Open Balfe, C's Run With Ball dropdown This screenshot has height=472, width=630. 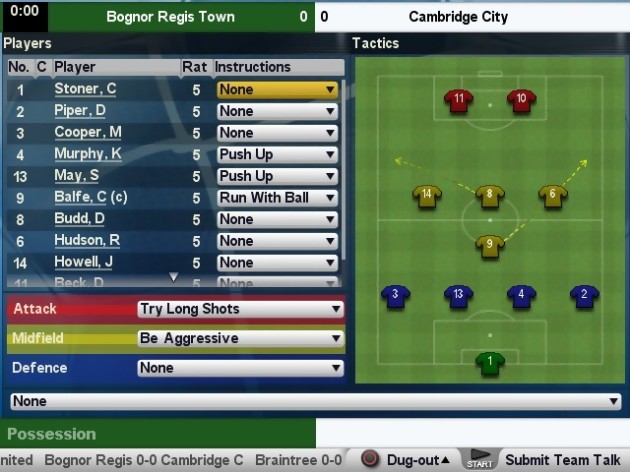[x=277, y=198]
